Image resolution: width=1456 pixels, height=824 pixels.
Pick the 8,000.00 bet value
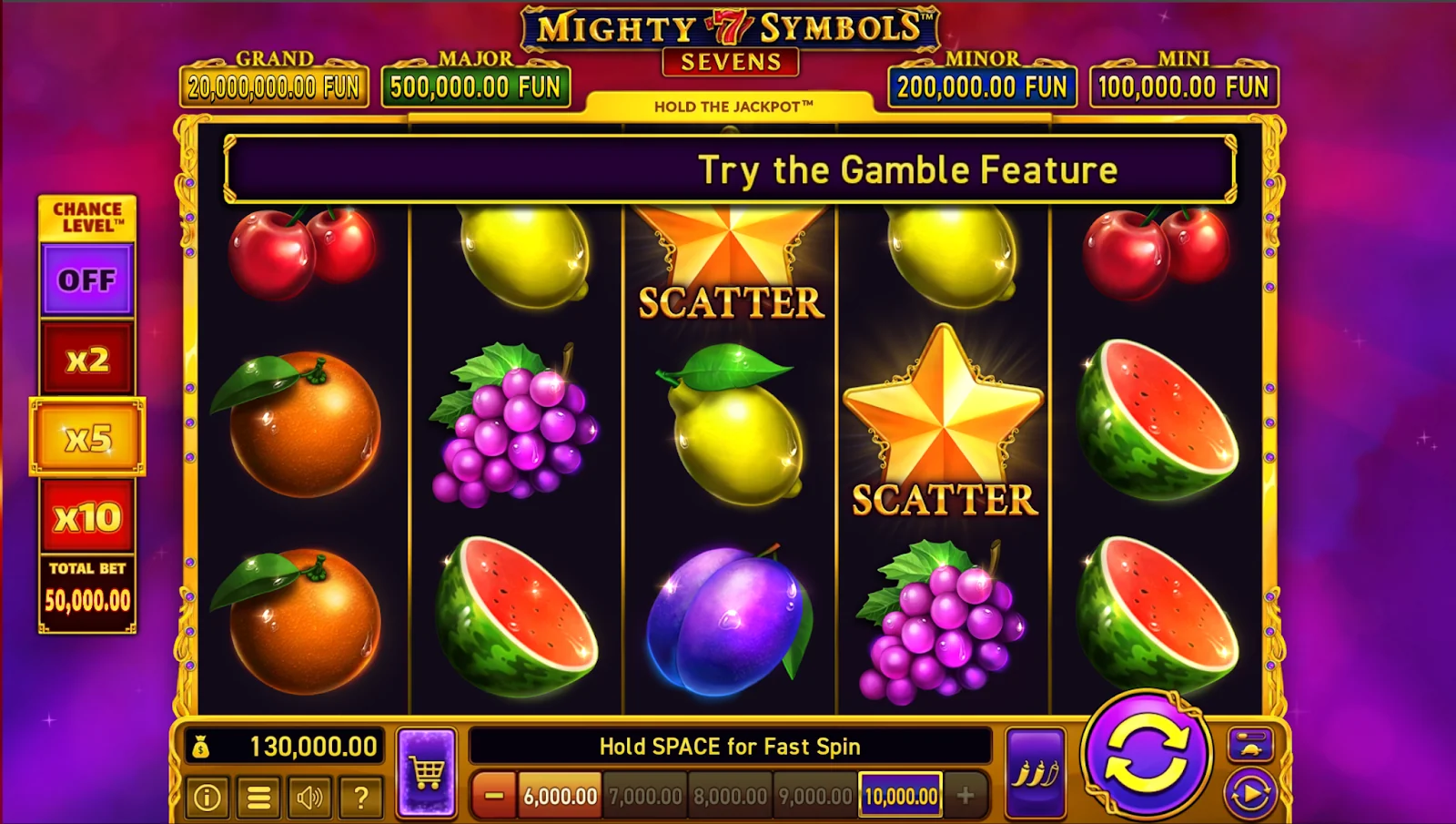pos(730,796)
